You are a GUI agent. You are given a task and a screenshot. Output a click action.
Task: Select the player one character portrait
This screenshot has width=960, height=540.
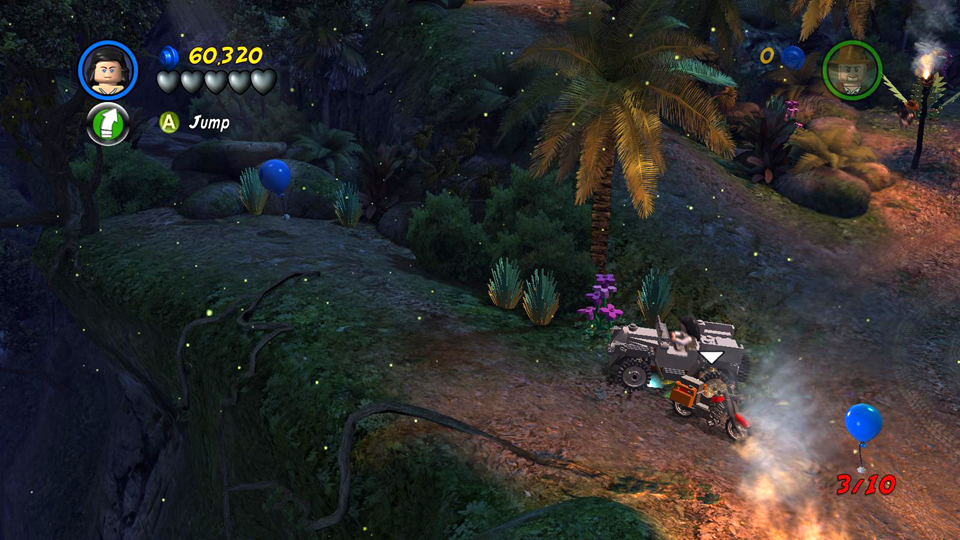point(107,70)
